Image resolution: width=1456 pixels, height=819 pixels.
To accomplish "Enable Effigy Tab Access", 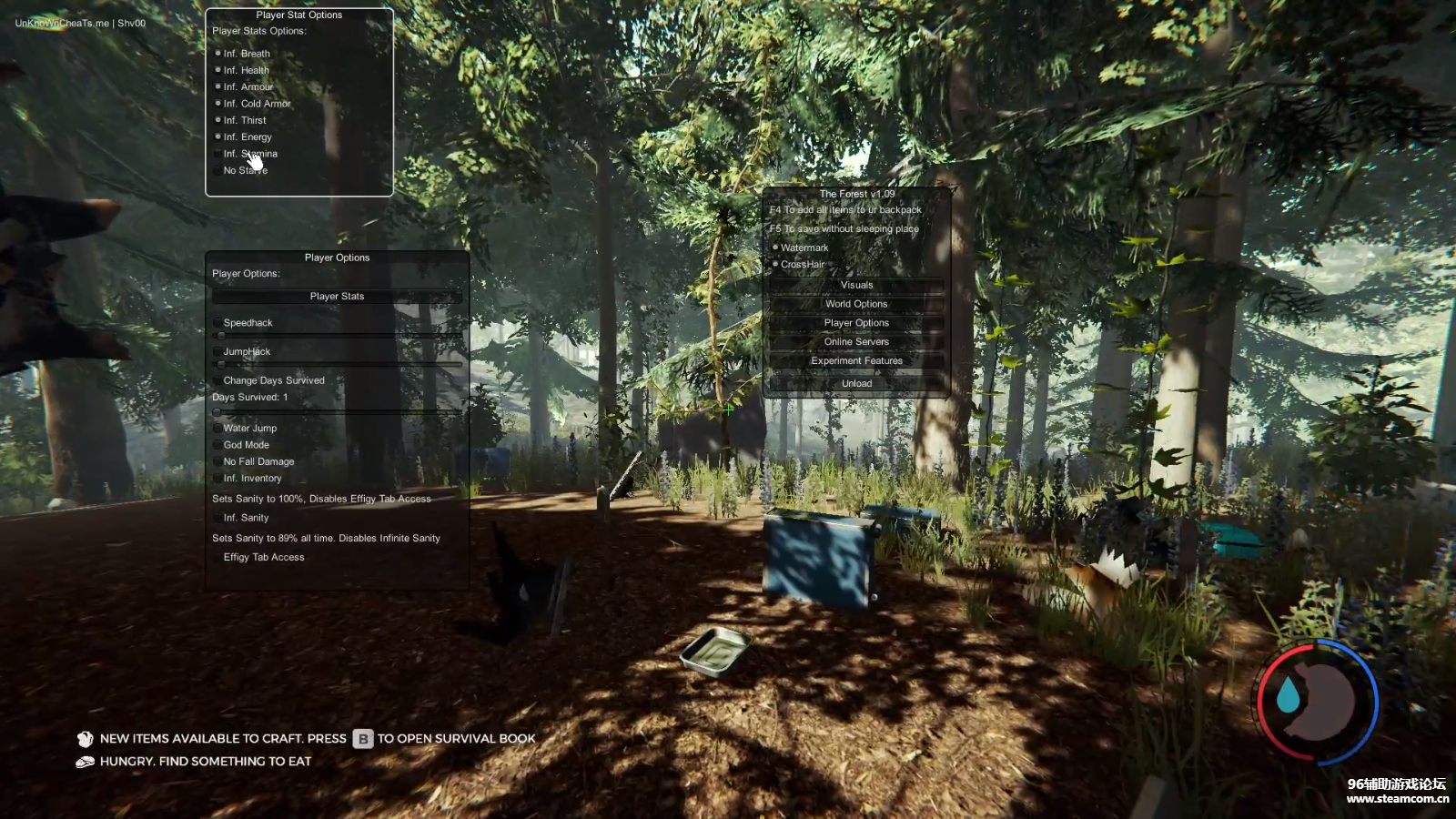I will coord(218,558).
